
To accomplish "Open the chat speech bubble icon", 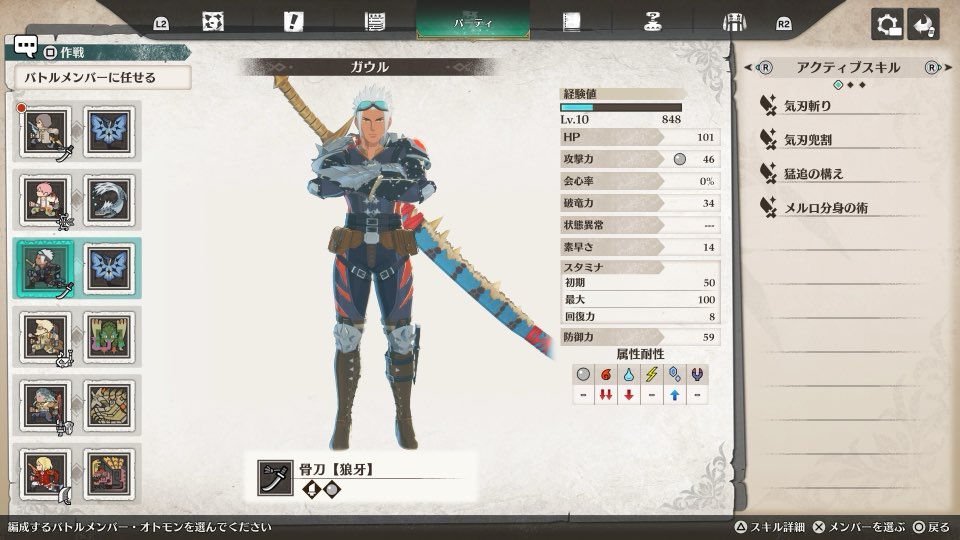I will [x=26, y=47].
